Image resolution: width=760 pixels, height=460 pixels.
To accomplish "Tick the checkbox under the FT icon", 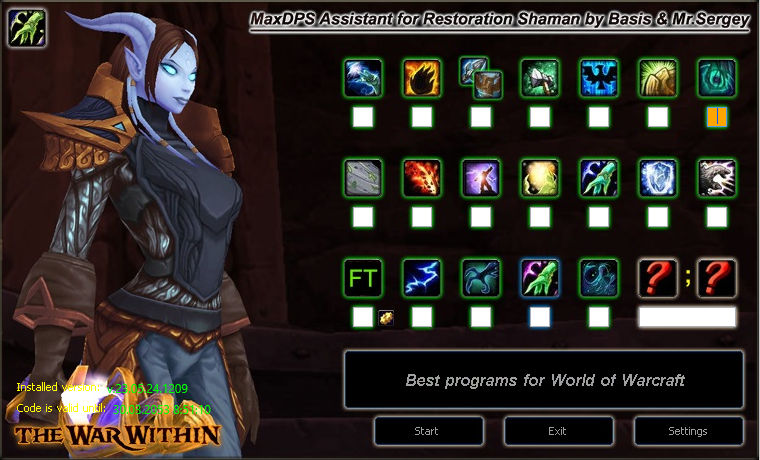I will click(363, 317).
